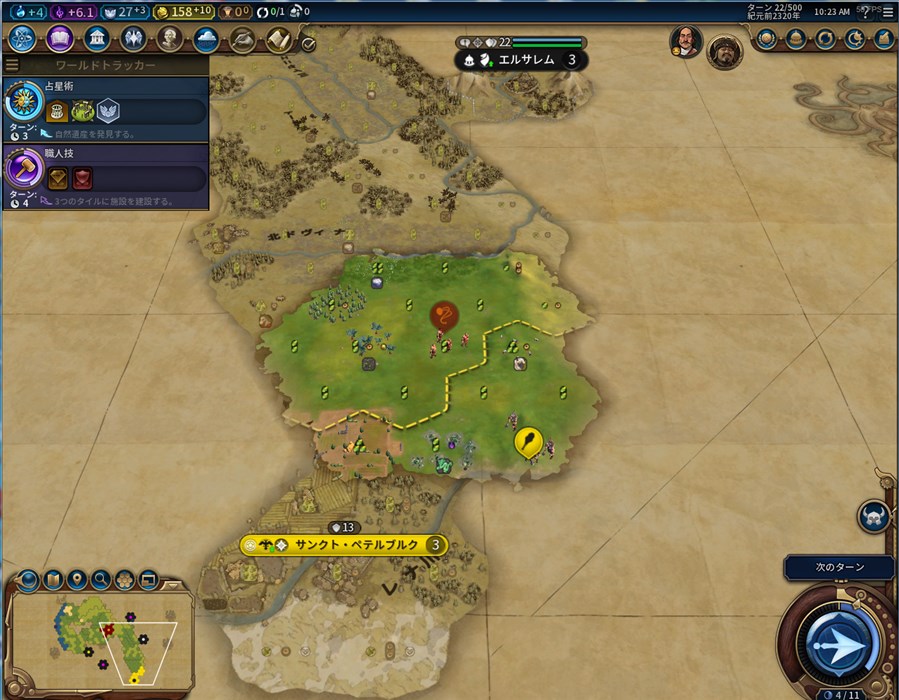Open the trade routes scroll icon

click(x=277, y=39)
